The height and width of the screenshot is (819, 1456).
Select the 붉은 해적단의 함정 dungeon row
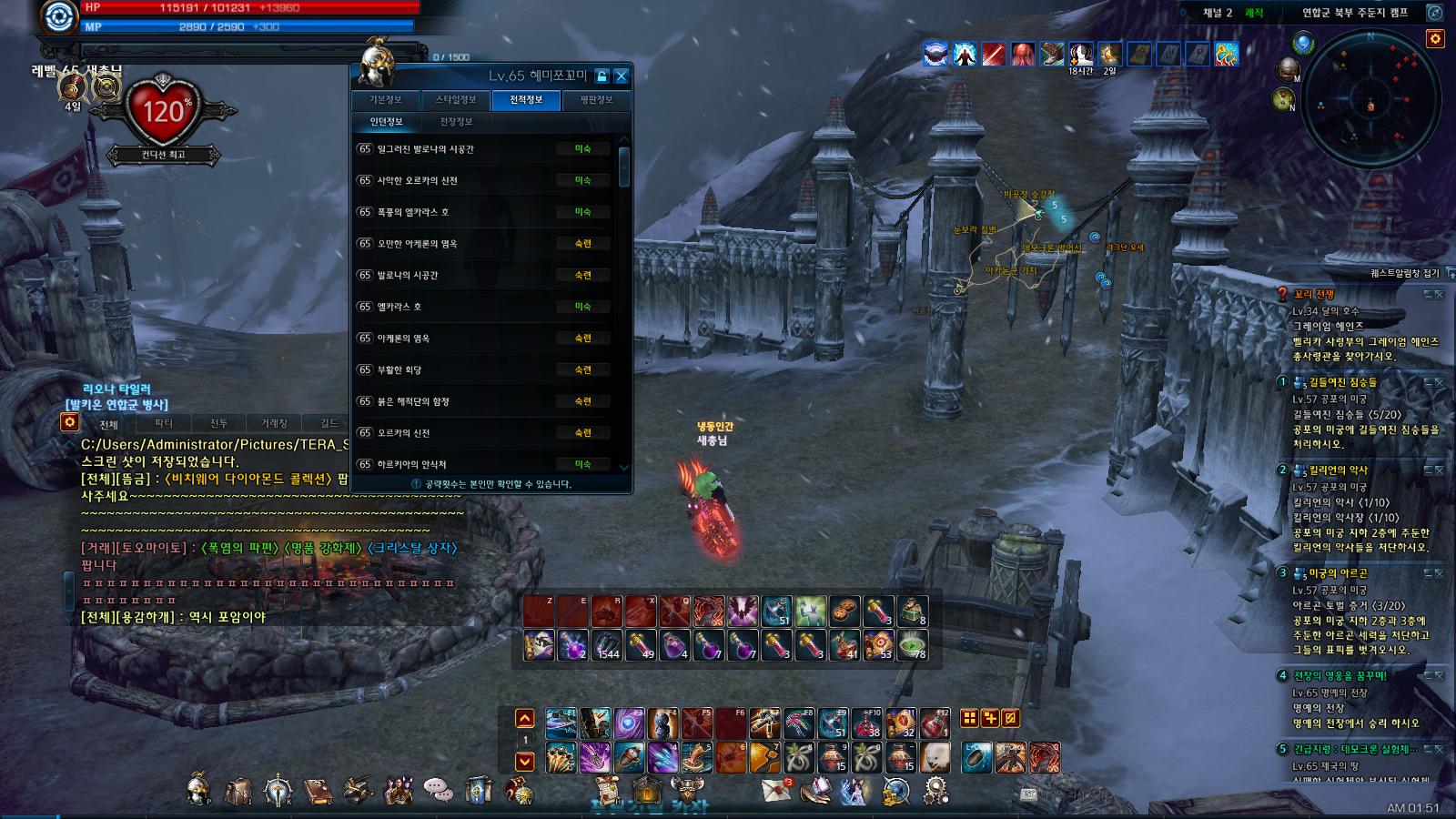point(482,401)
